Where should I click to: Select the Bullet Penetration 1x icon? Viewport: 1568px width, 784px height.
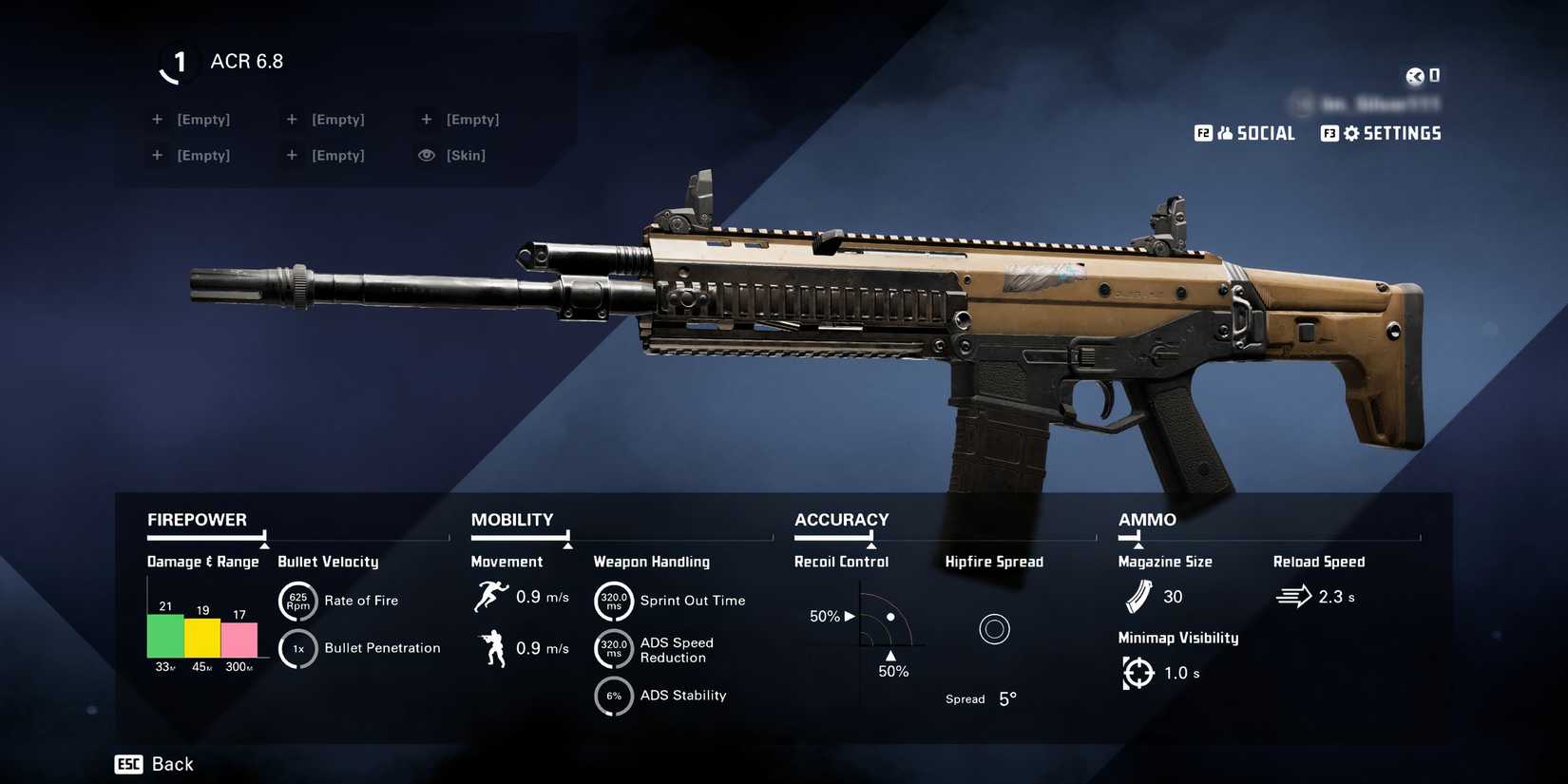point(297,648)
